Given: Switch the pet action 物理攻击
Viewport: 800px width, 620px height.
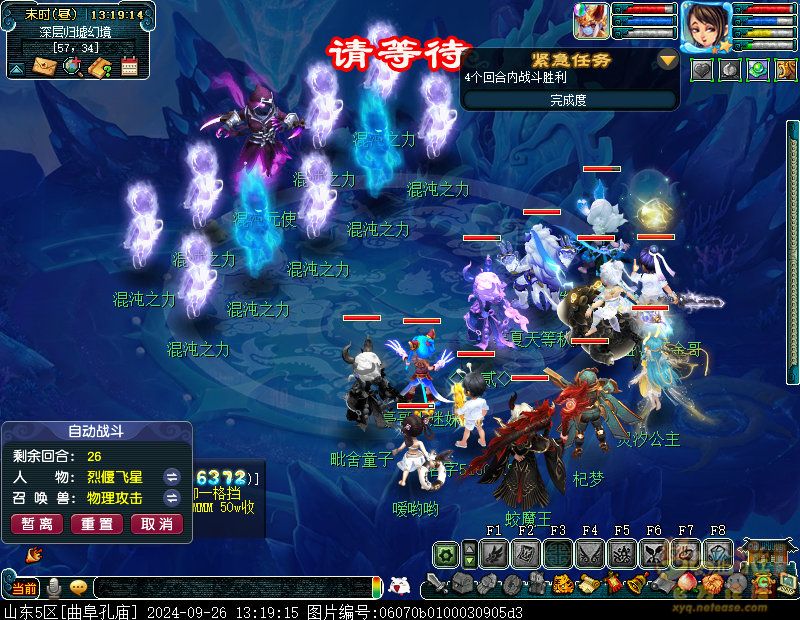Looking at the screenshot, I should [172, 498].
